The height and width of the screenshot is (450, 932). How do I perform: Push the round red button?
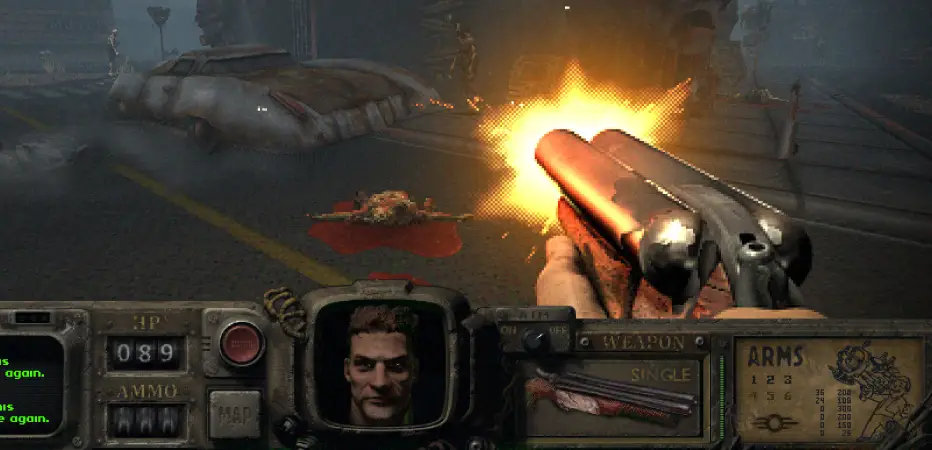pos(240,343)
